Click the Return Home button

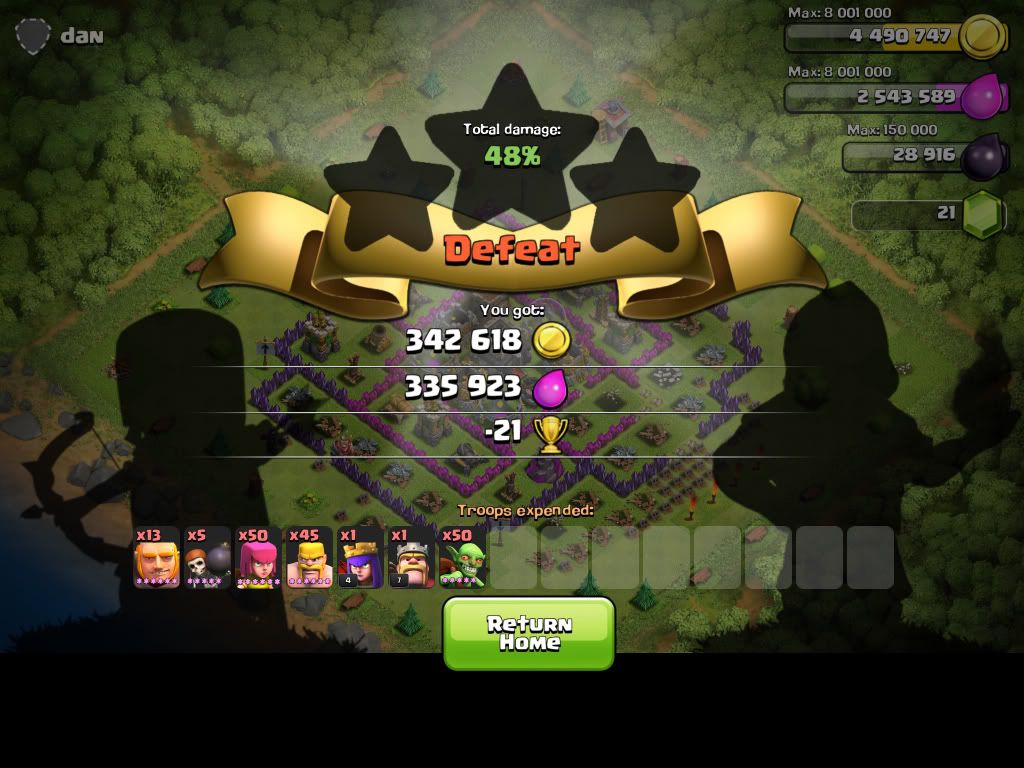pyautogui.click(x=528, y=633)
